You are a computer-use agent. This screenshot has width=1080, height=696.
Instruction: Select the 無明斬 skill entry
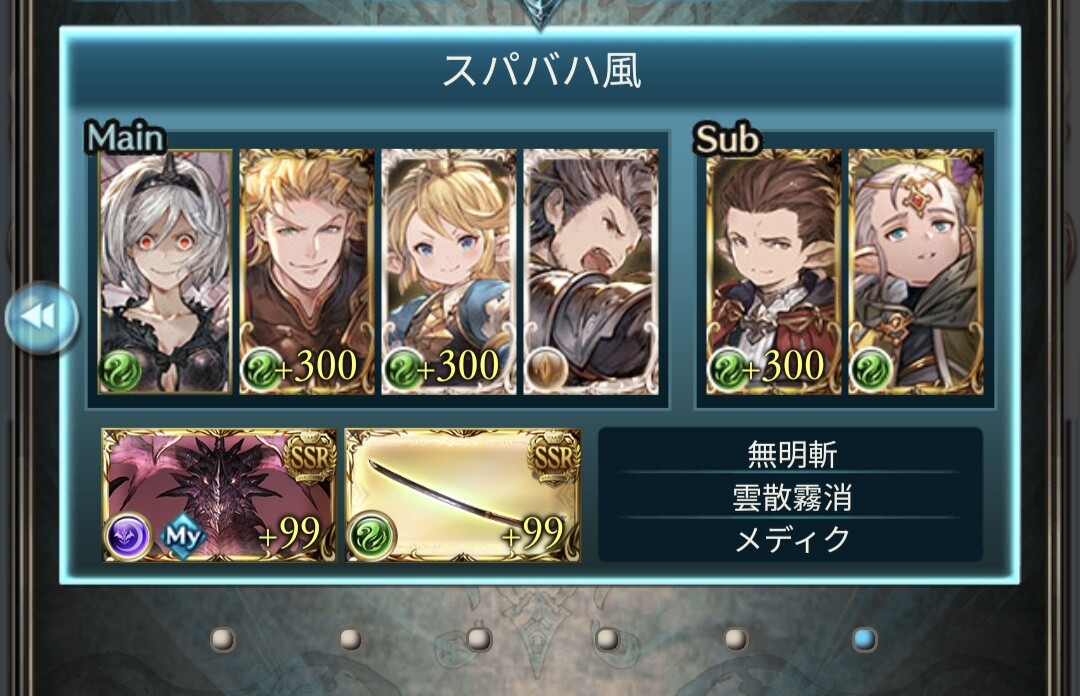(791, 455)
